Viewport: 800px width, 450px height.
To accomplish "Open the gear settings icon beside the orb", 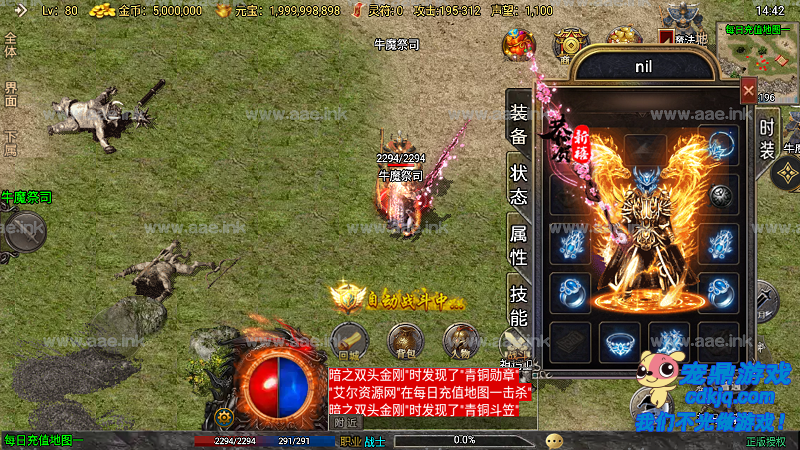I will 225,416.
